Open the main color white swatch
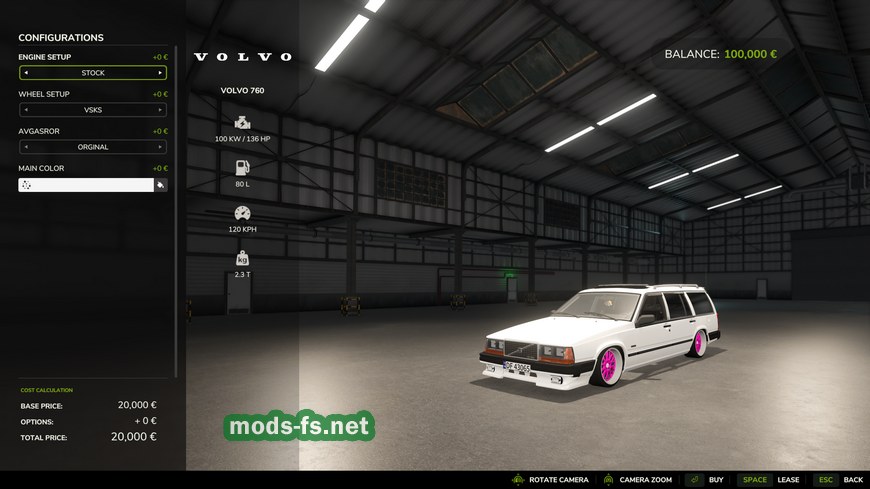The image size is (870, 489). coord(86,185)
